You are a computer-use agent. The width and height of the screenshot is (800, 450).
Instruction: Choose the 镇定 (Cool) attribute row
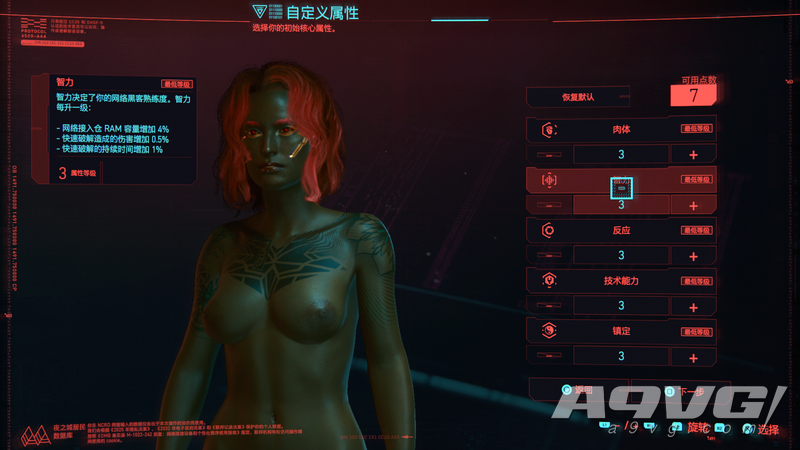point(621,331)
